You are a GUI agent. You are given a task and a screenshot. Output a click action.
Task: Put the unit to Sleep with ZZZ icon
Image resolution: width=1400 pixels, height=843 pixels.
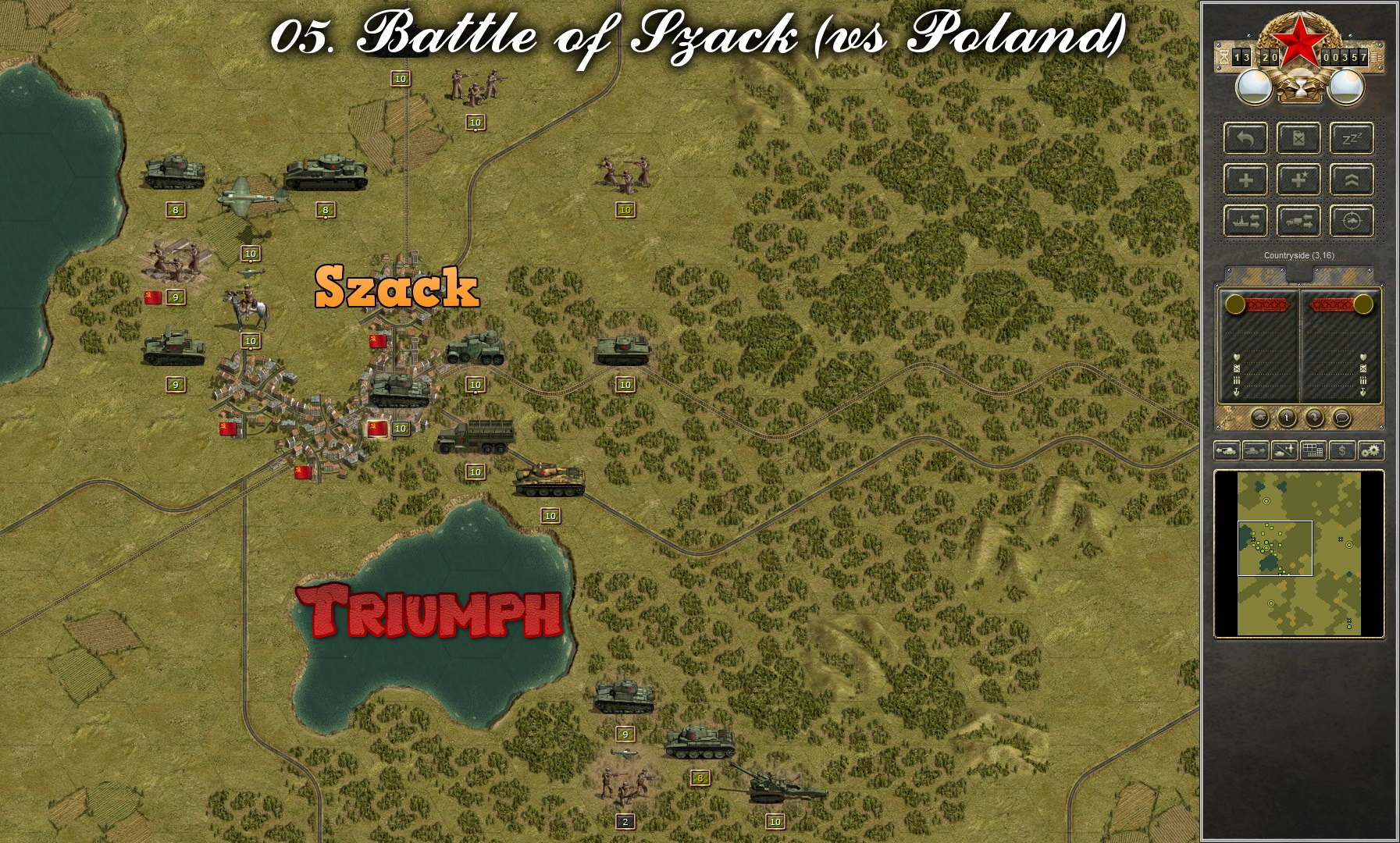tap(1352, 138)
